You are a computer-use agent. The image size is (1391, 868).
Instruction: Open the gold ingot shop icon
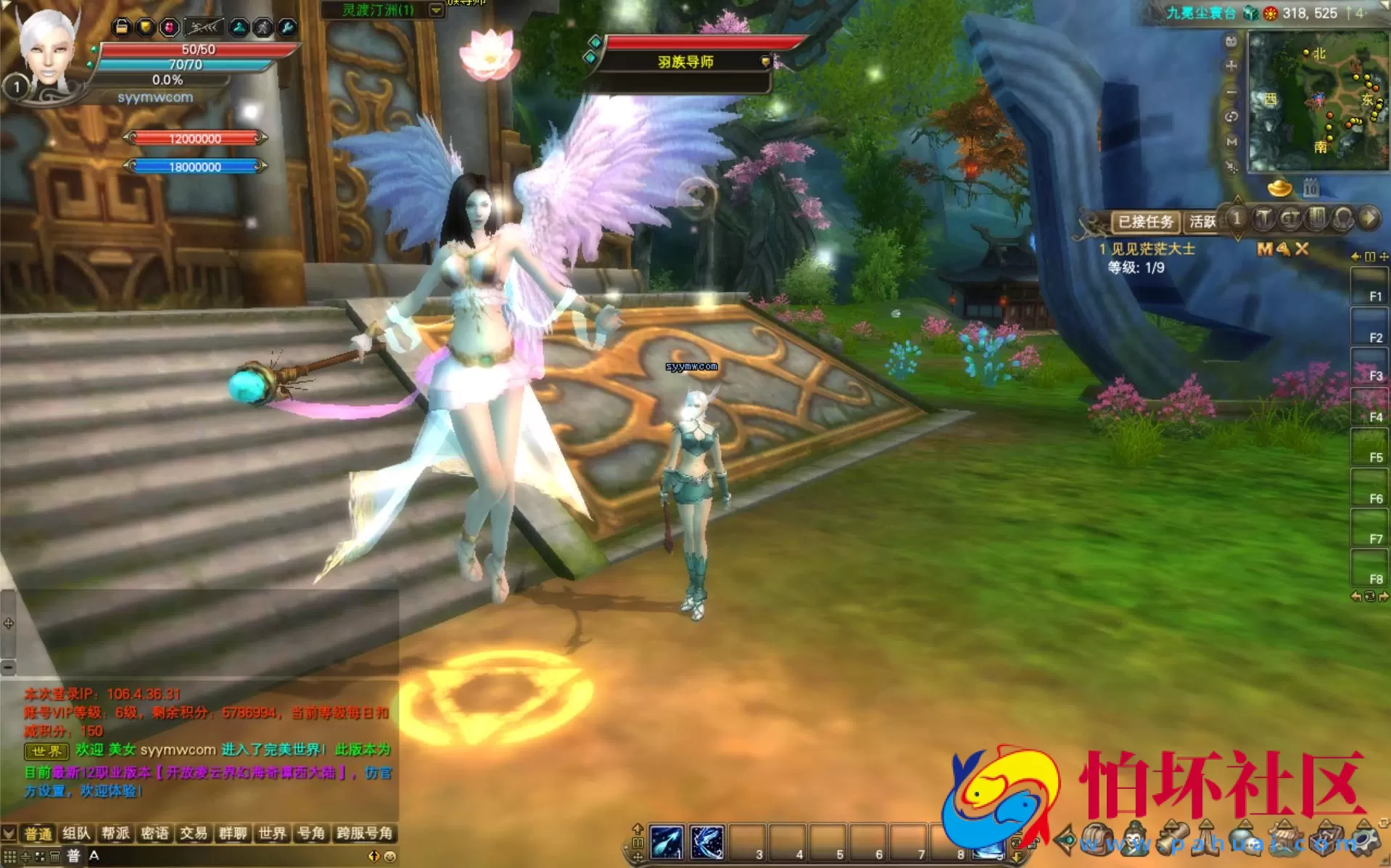[x=1279, y=189]
